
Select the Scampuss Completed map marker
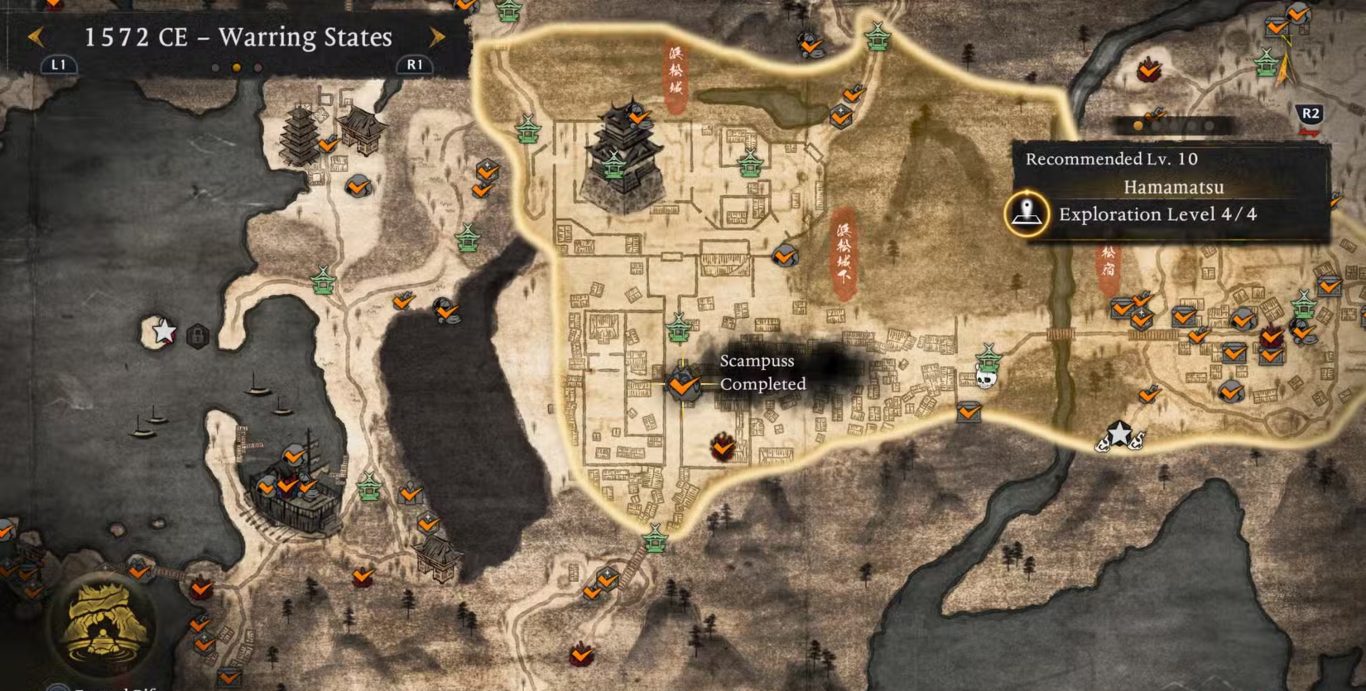point(683,383)
